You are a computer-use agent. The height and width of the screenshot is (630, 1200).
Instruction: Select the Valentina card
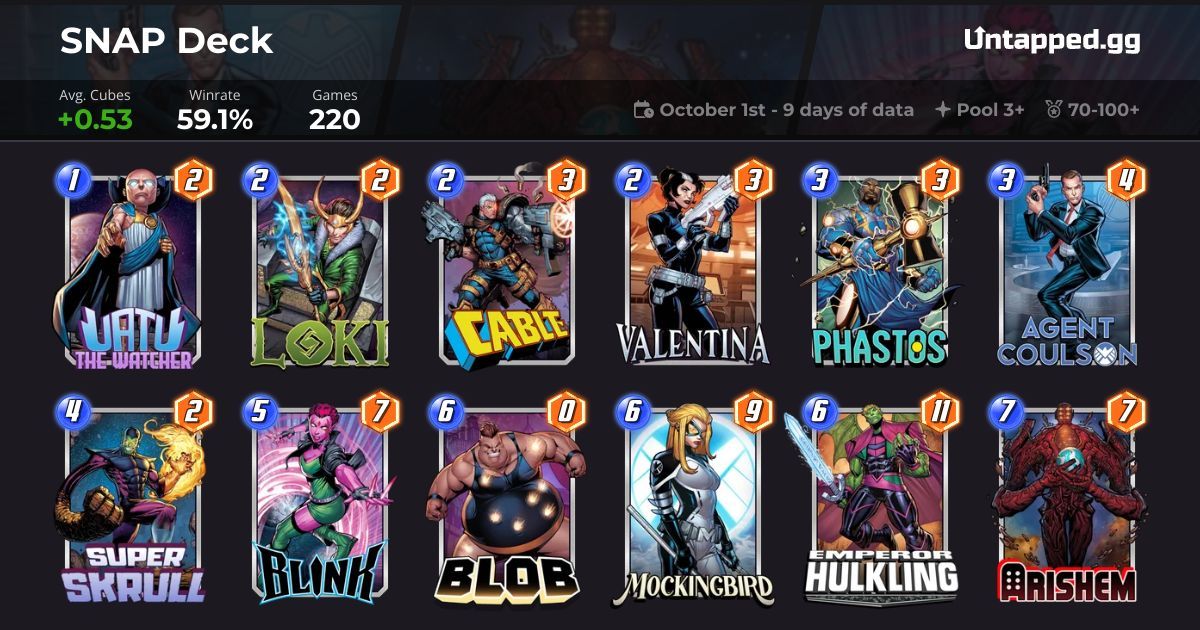(x=692, y=268)
